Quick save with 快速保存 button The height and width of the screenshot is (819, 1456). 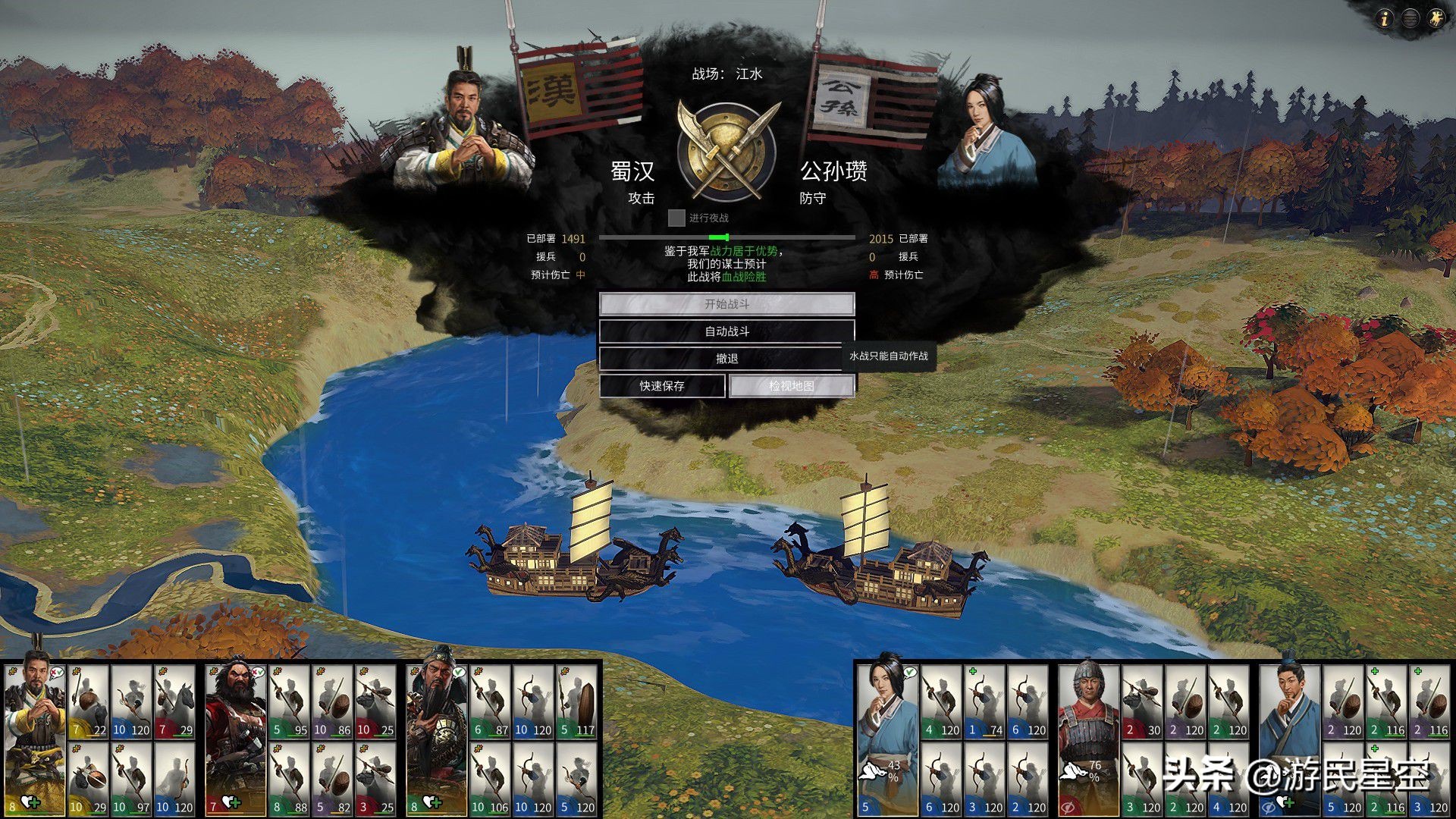[x=662, y=386]
